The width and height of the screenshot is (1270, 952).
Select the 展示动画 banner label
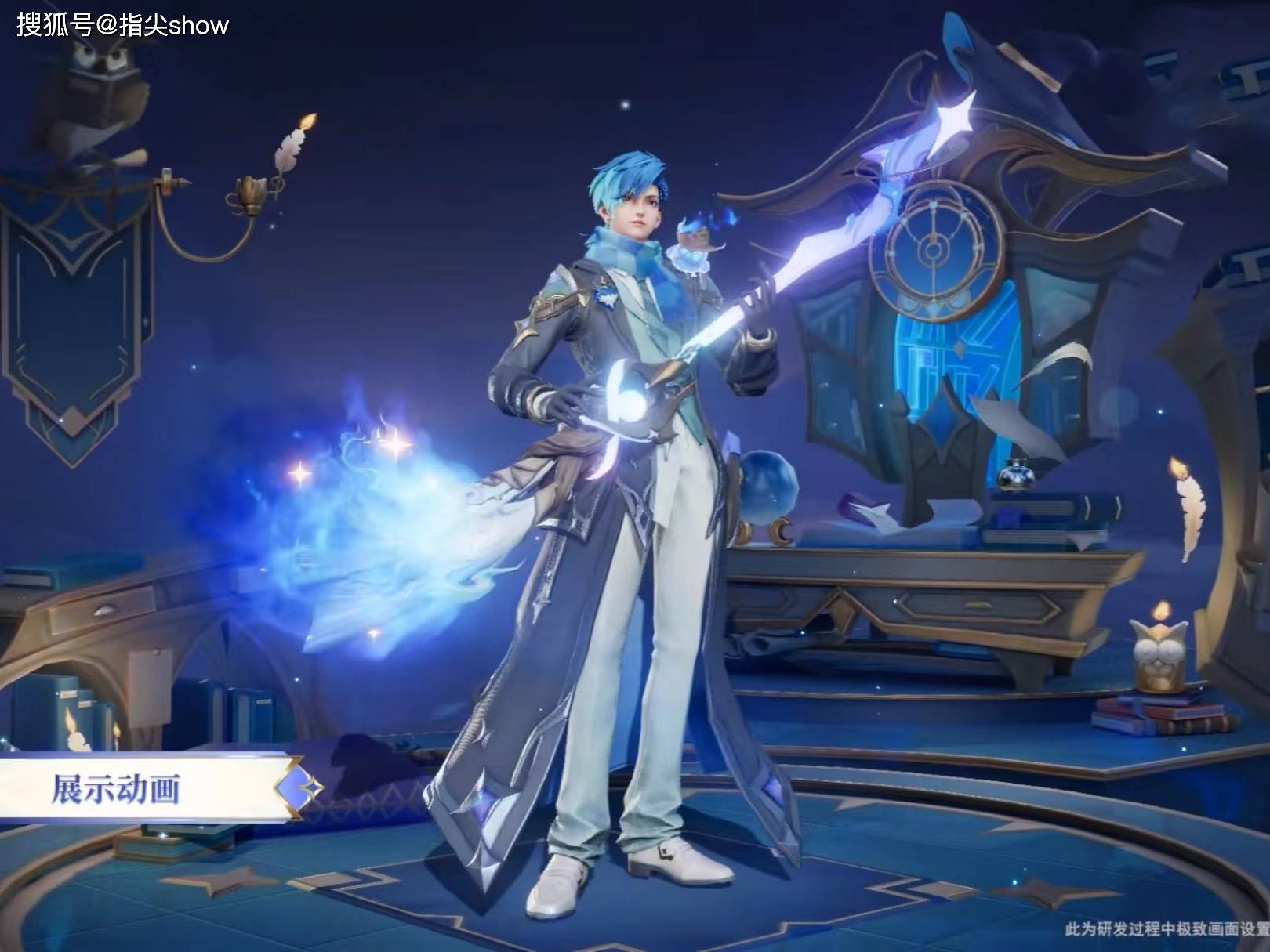[118, 788]
